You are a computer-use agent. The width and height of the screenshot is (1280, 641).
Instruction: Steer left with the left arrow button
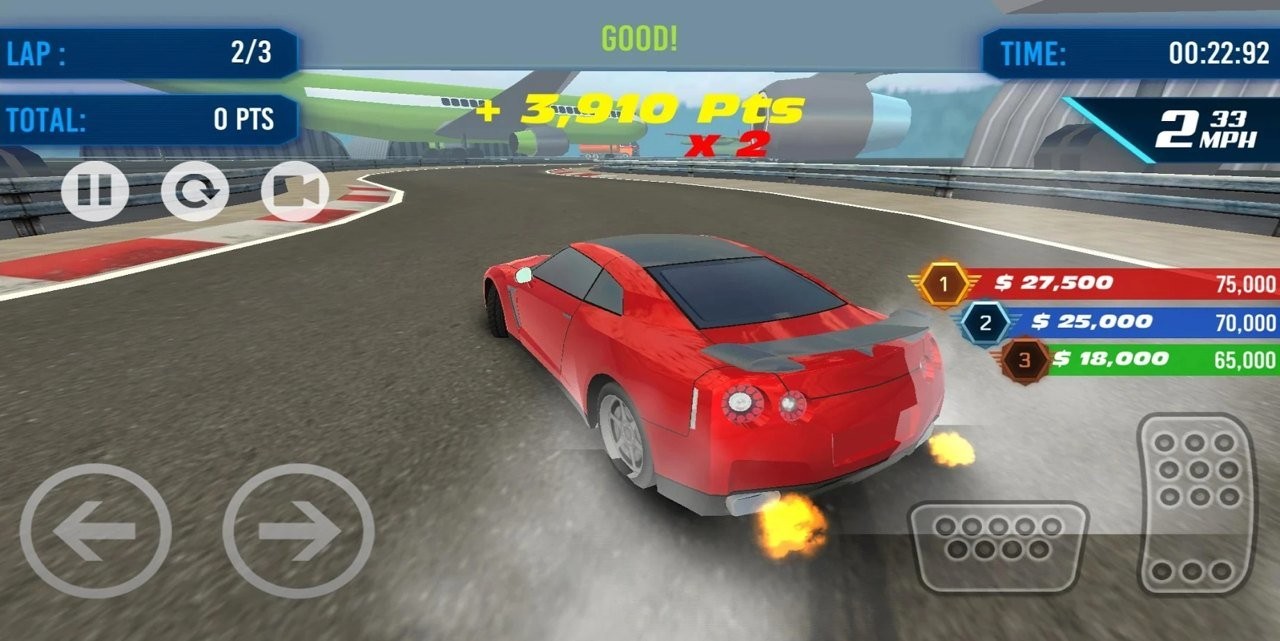96,531
